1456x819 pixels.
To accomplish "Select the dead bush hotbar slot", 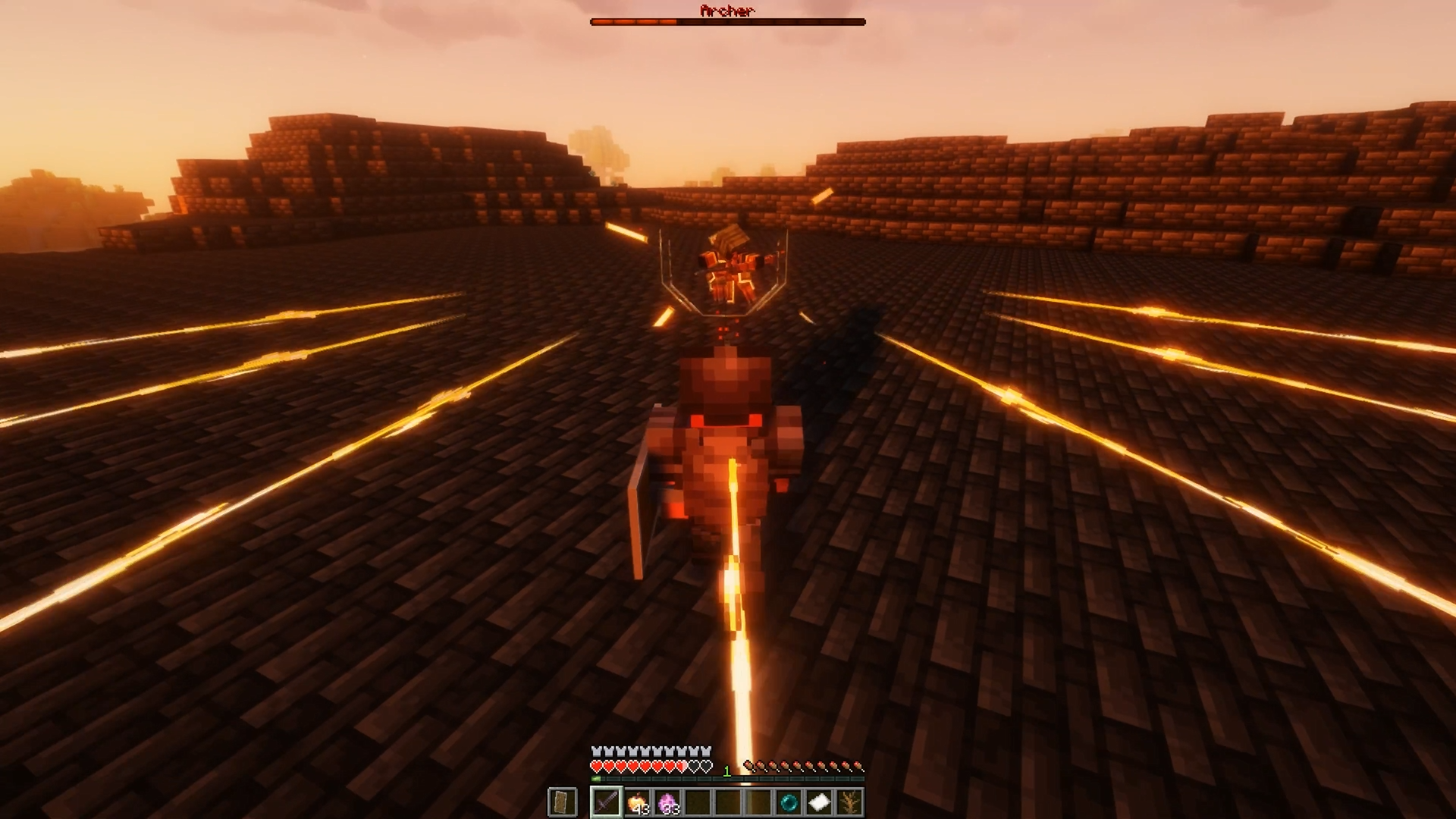I will pos(849,802).
